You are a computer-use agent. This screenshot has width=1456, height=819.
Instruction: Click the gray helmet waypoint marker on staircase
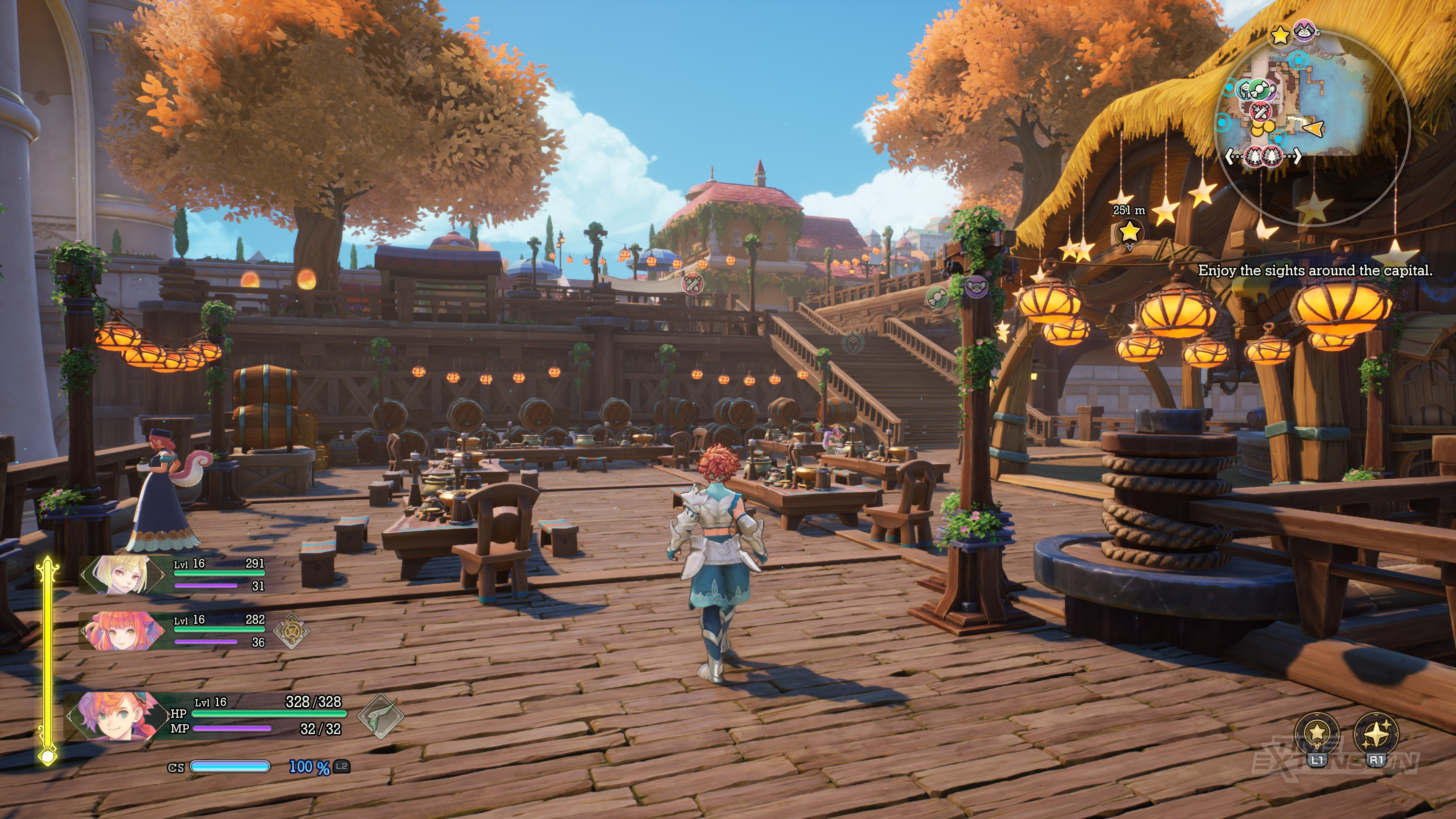click(x=852, y=342)
